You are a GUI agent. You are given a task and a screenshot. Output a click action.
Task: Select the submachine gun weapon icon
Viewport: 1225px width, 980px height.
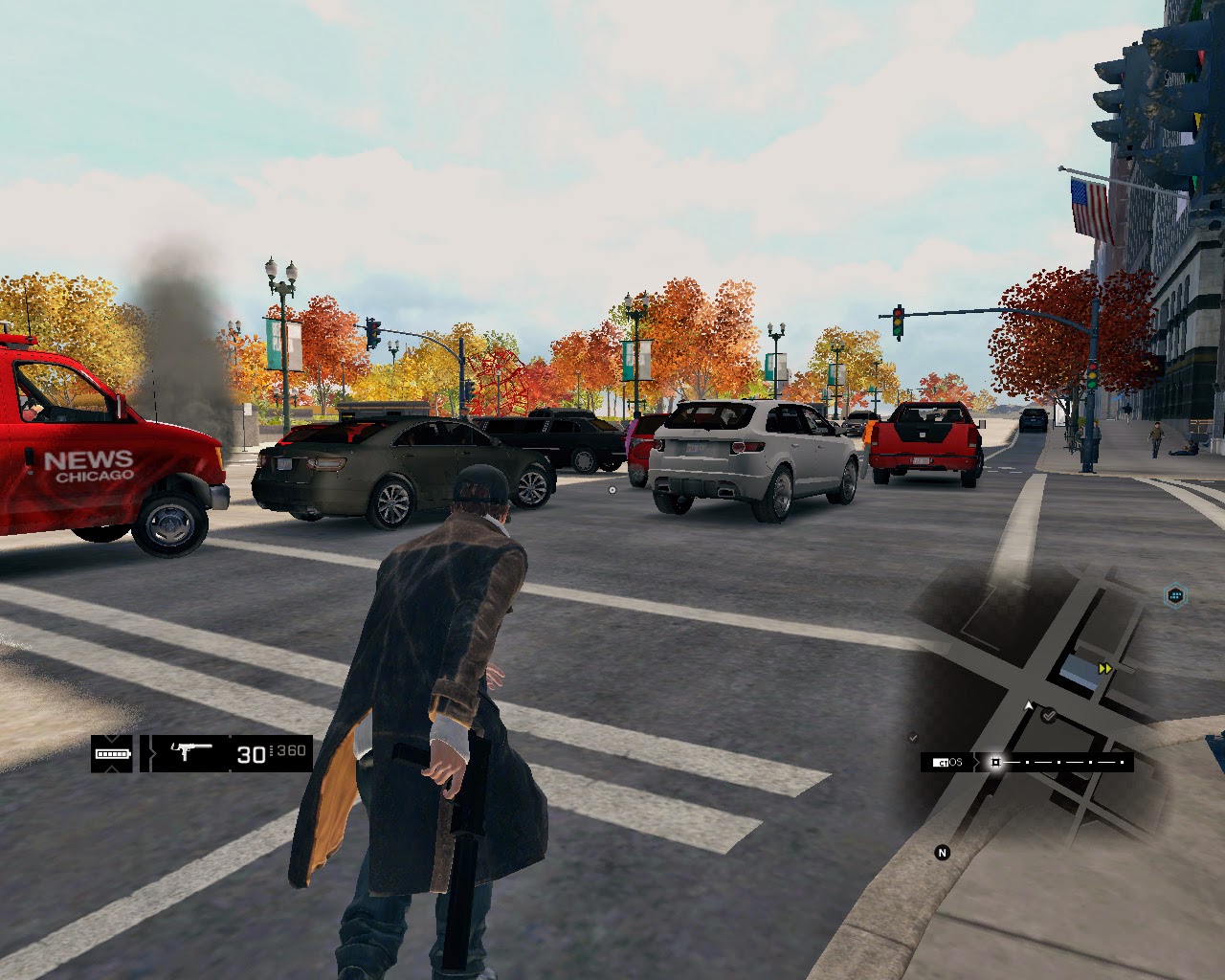coord(191,751)
